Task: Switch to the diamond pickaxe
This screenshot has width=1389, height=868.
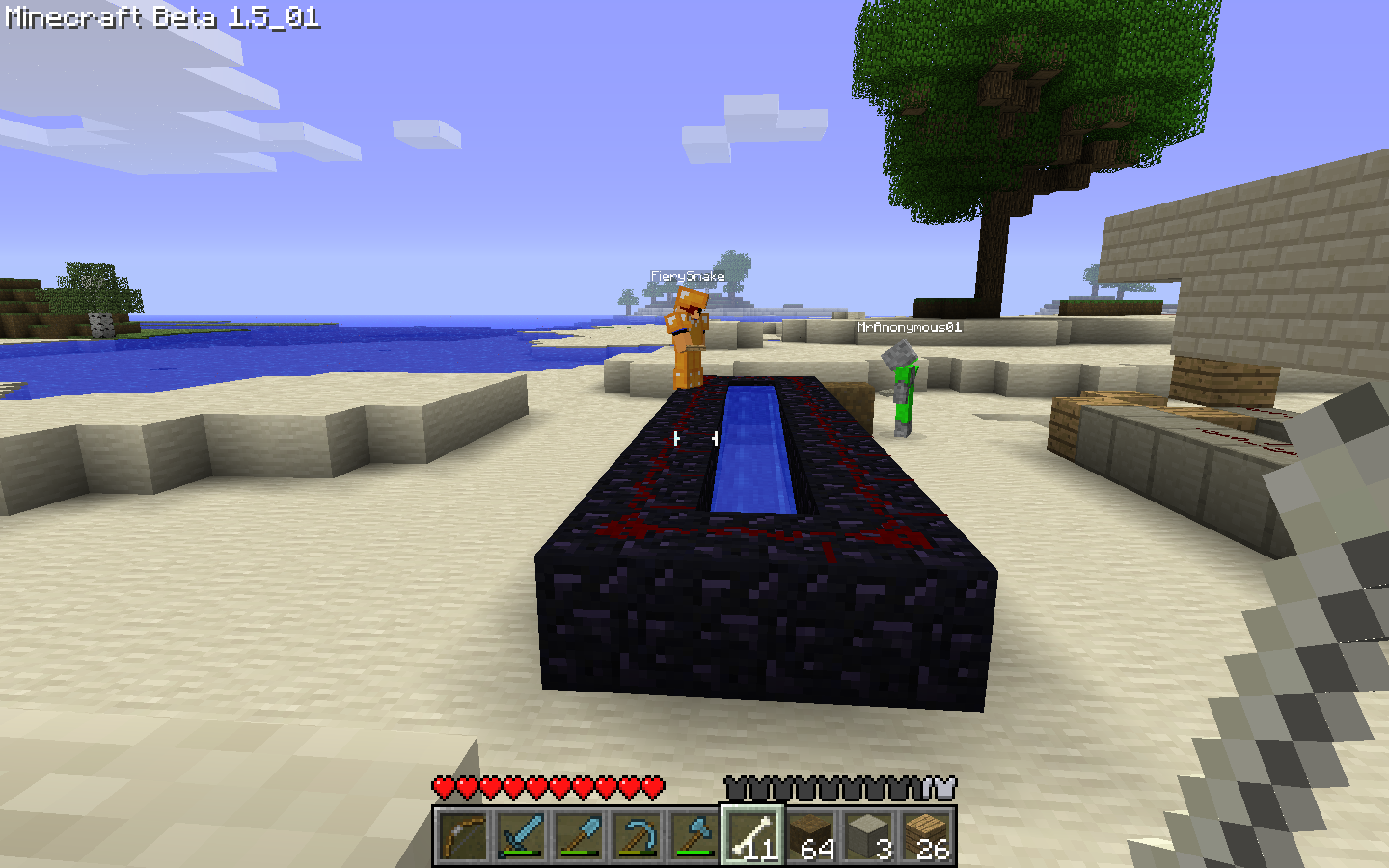Action: pos(637,836)
